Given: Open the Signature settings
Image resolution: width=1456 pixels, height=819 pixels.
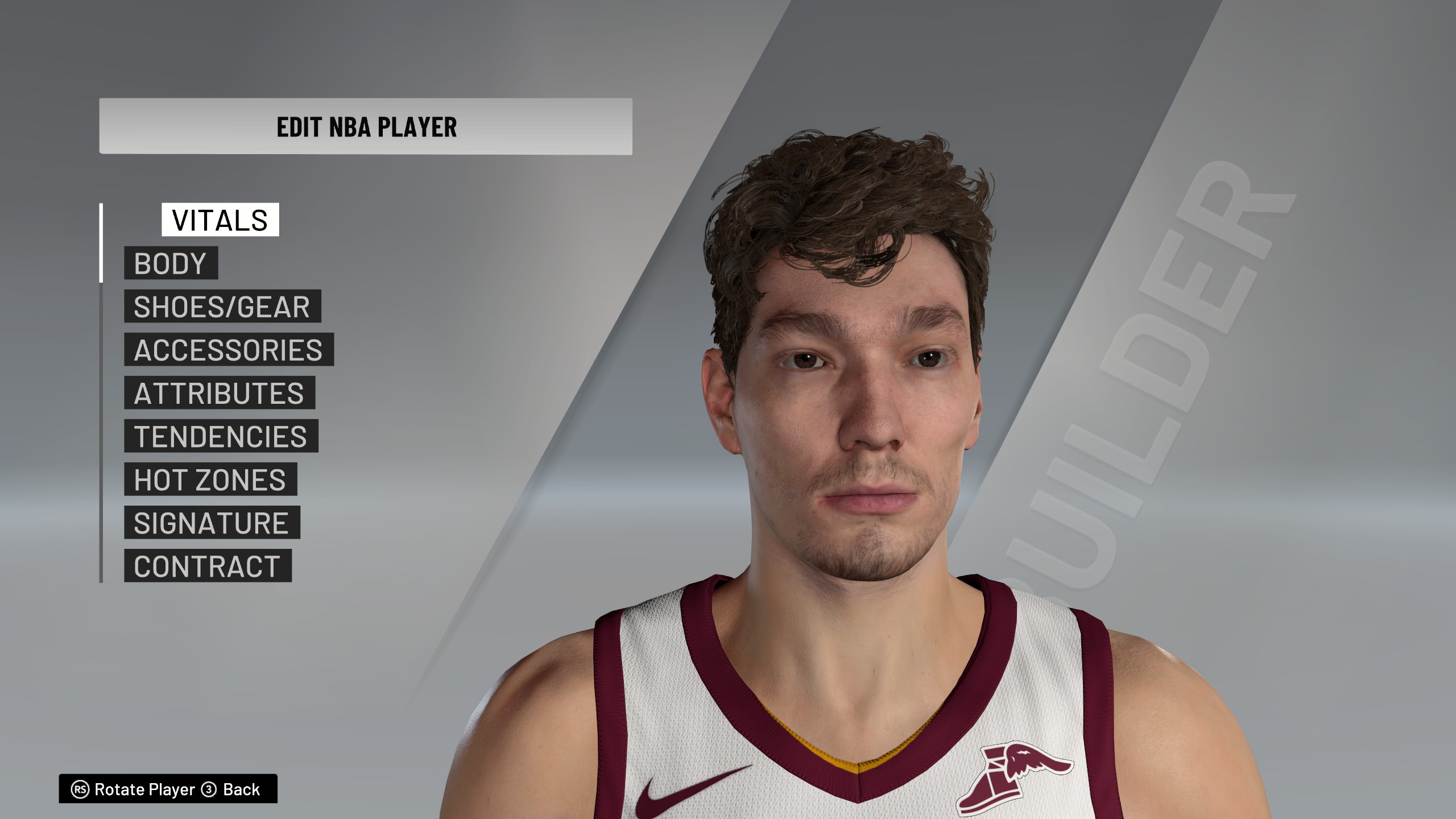Looking at the screenshot, I should 212,523.
